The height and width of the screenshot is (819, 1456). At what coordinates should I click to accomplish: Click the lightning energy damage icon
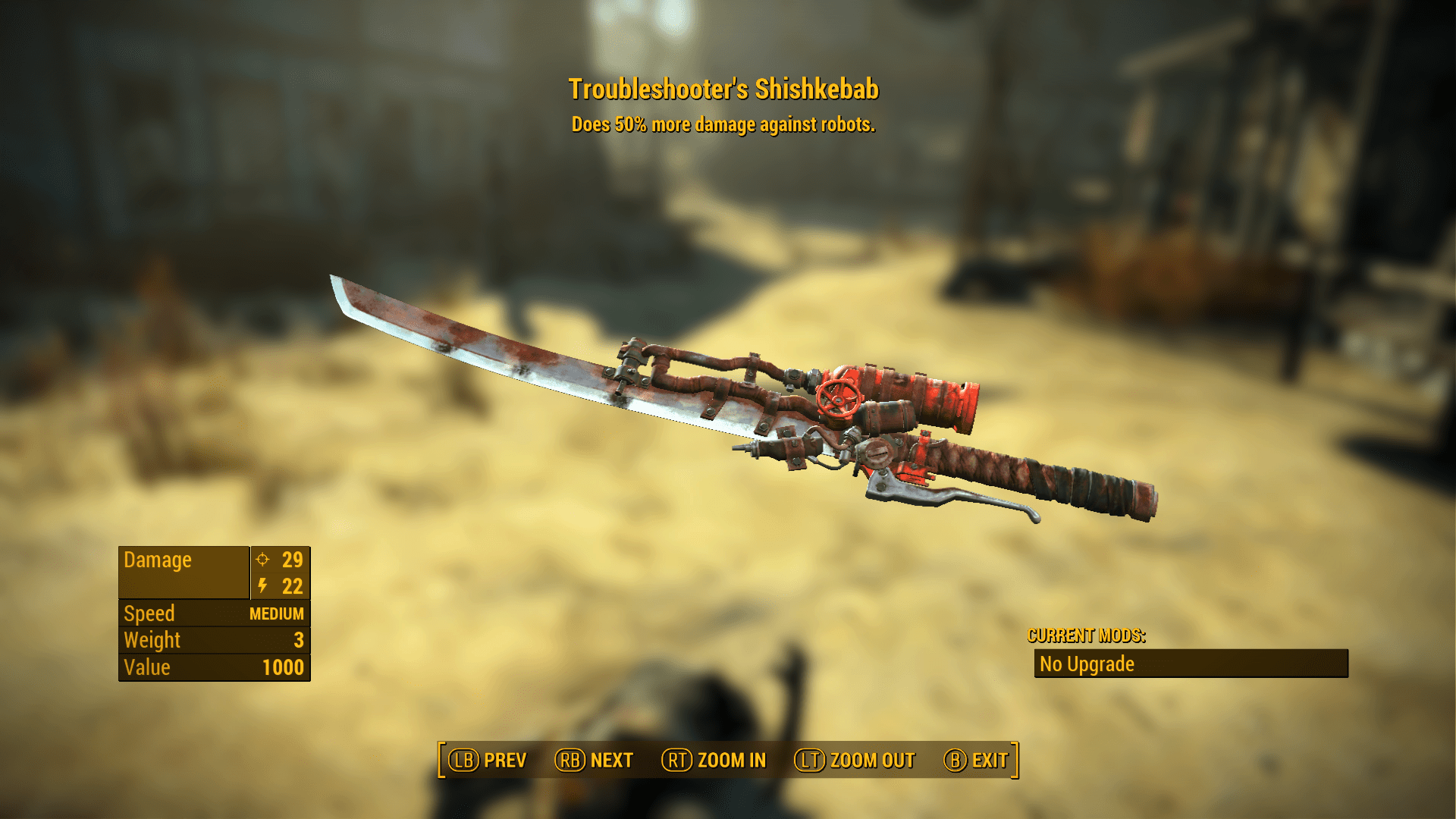pyautogui.click(x=262, y=586)
